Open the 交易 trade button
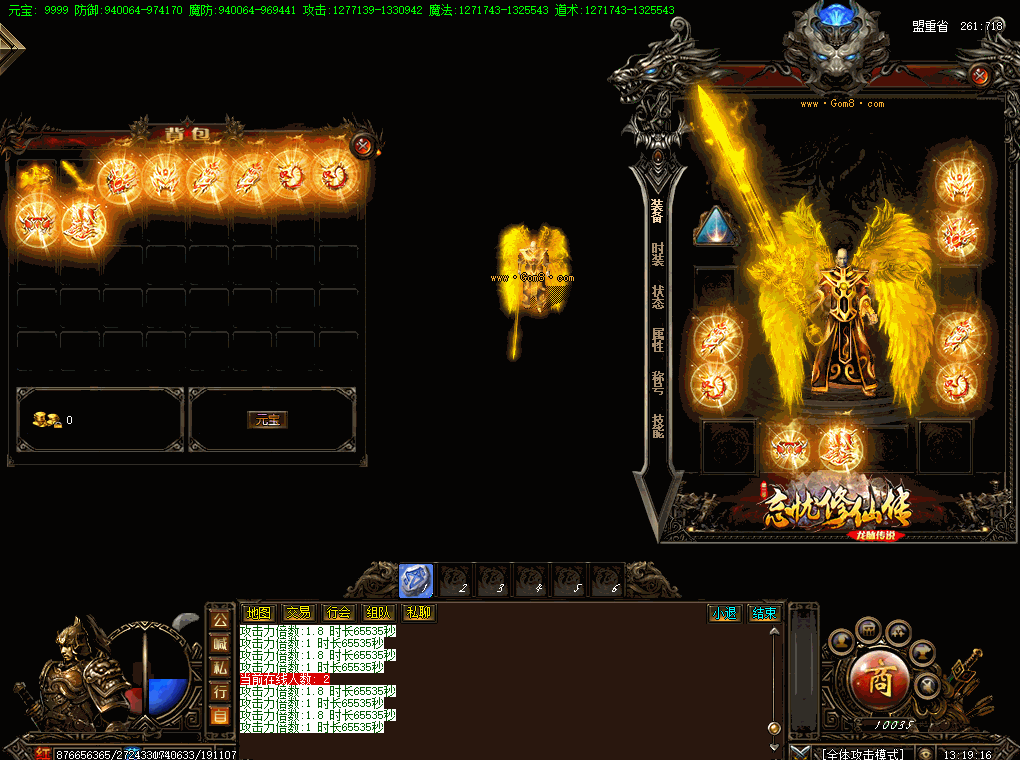1020x760 pixels. click(x=298, y=613)
